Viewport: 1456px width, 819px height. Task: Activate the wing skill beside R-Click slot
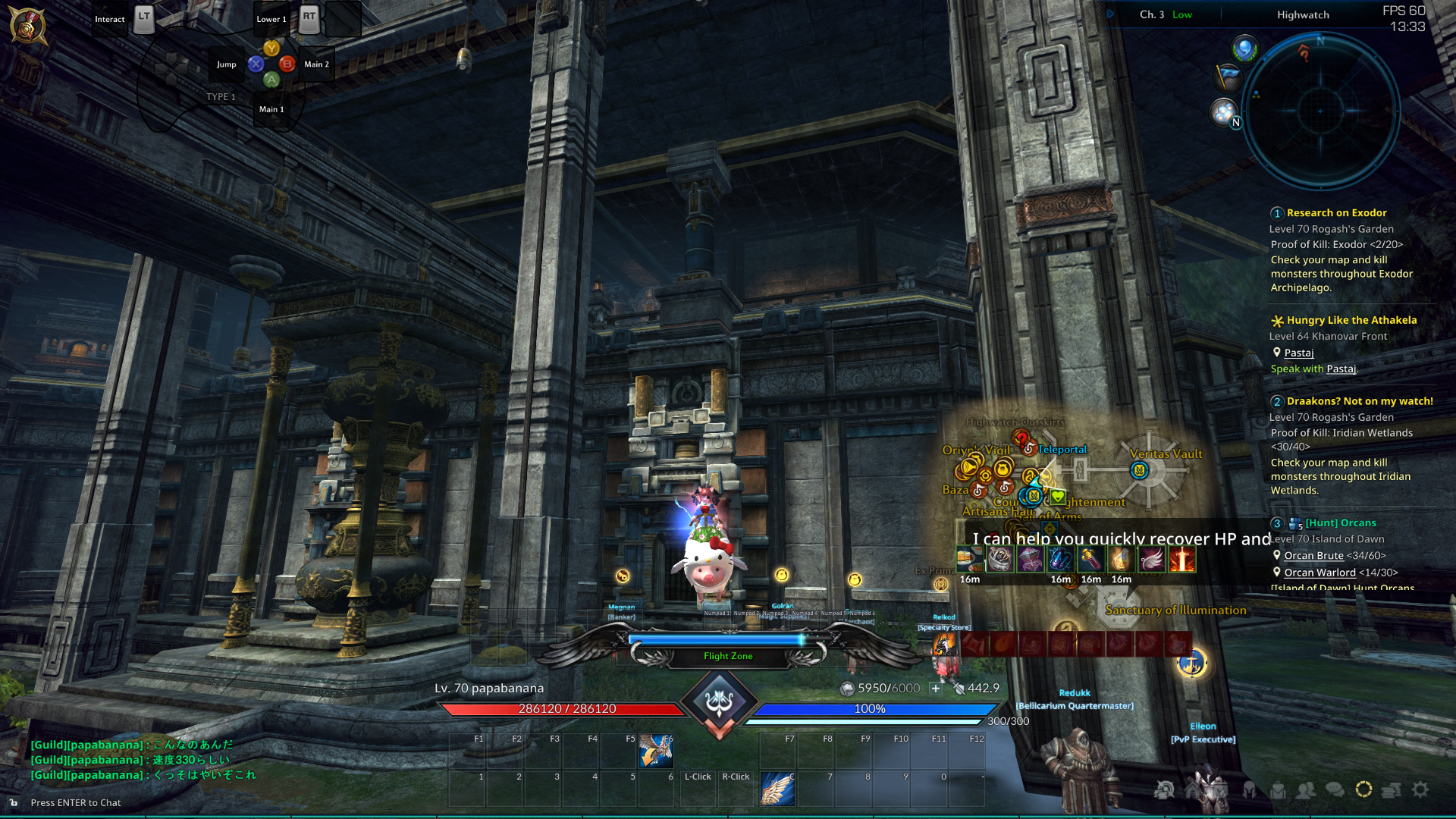pyautogui.click(x=777, y=789)
